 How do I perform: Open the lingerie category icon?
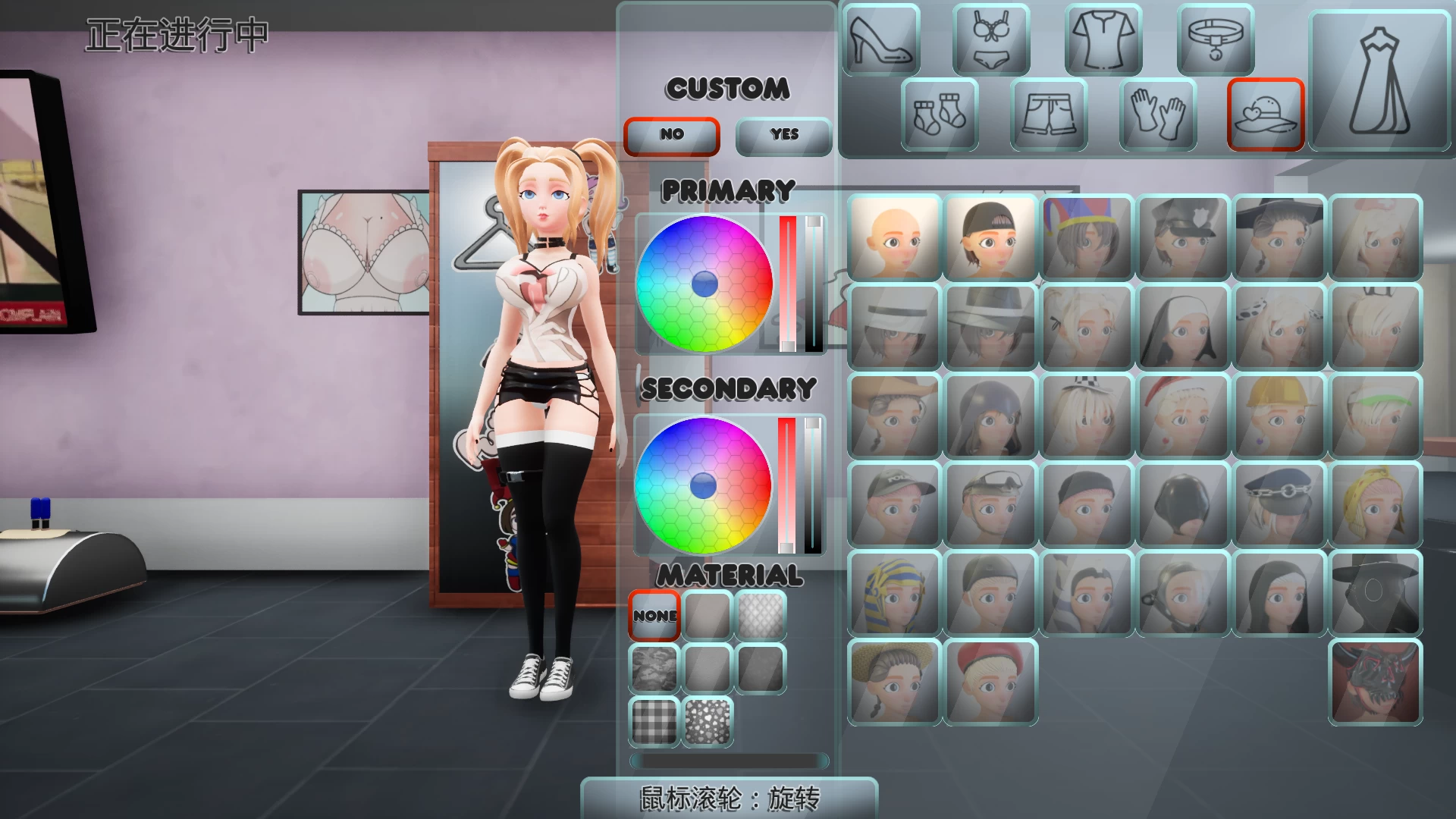pos(990,39)
